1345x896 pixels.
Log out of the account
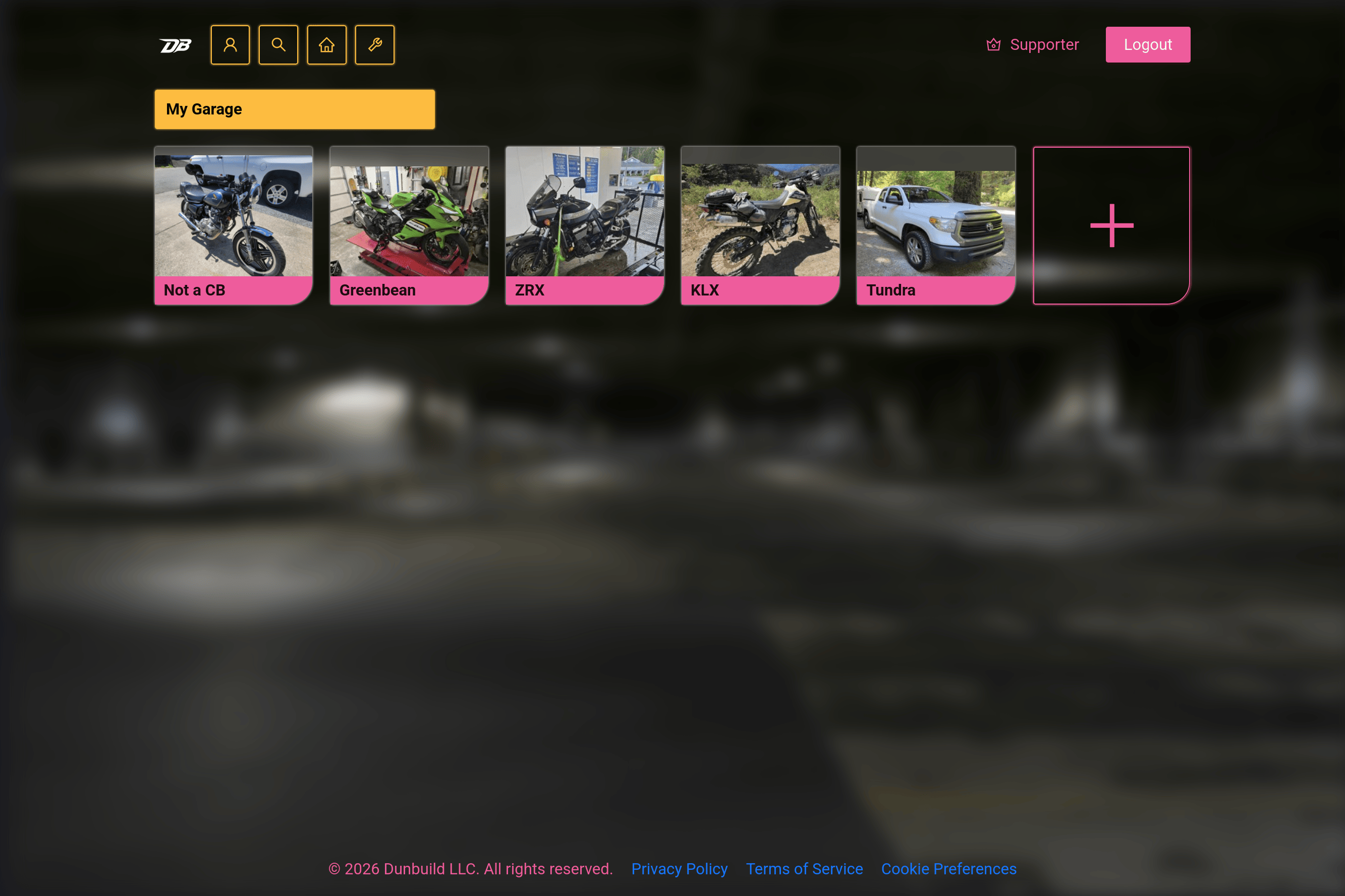click(x=1147, y=44)
